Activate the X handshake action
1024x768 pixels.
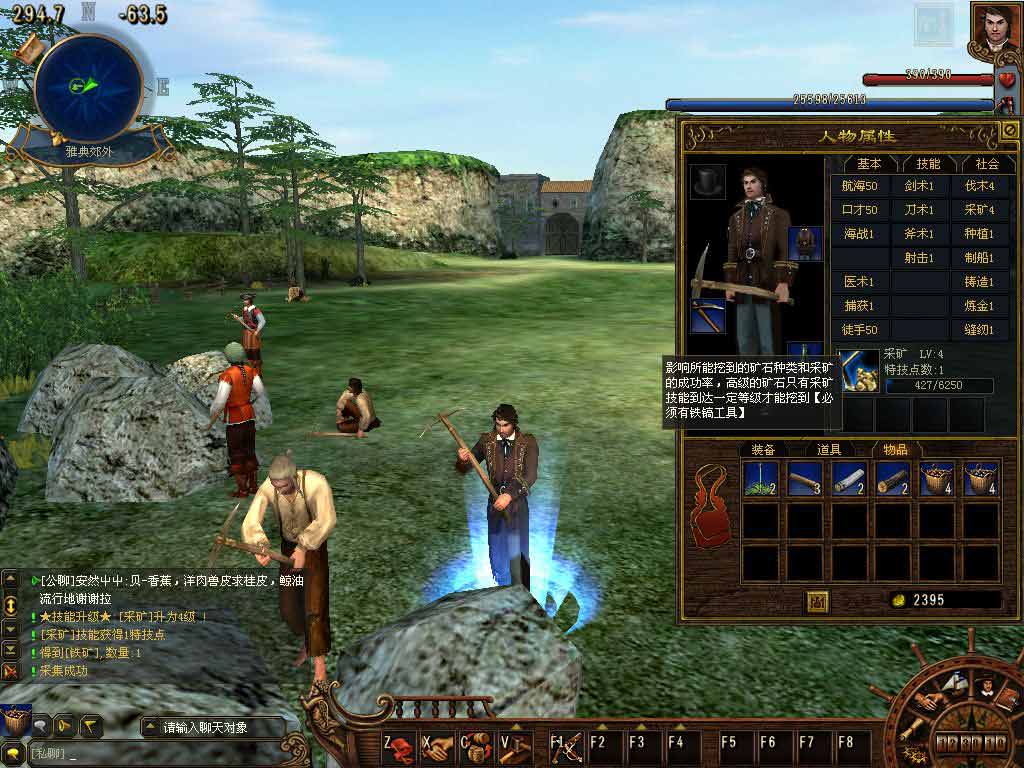tap(438, 746)
